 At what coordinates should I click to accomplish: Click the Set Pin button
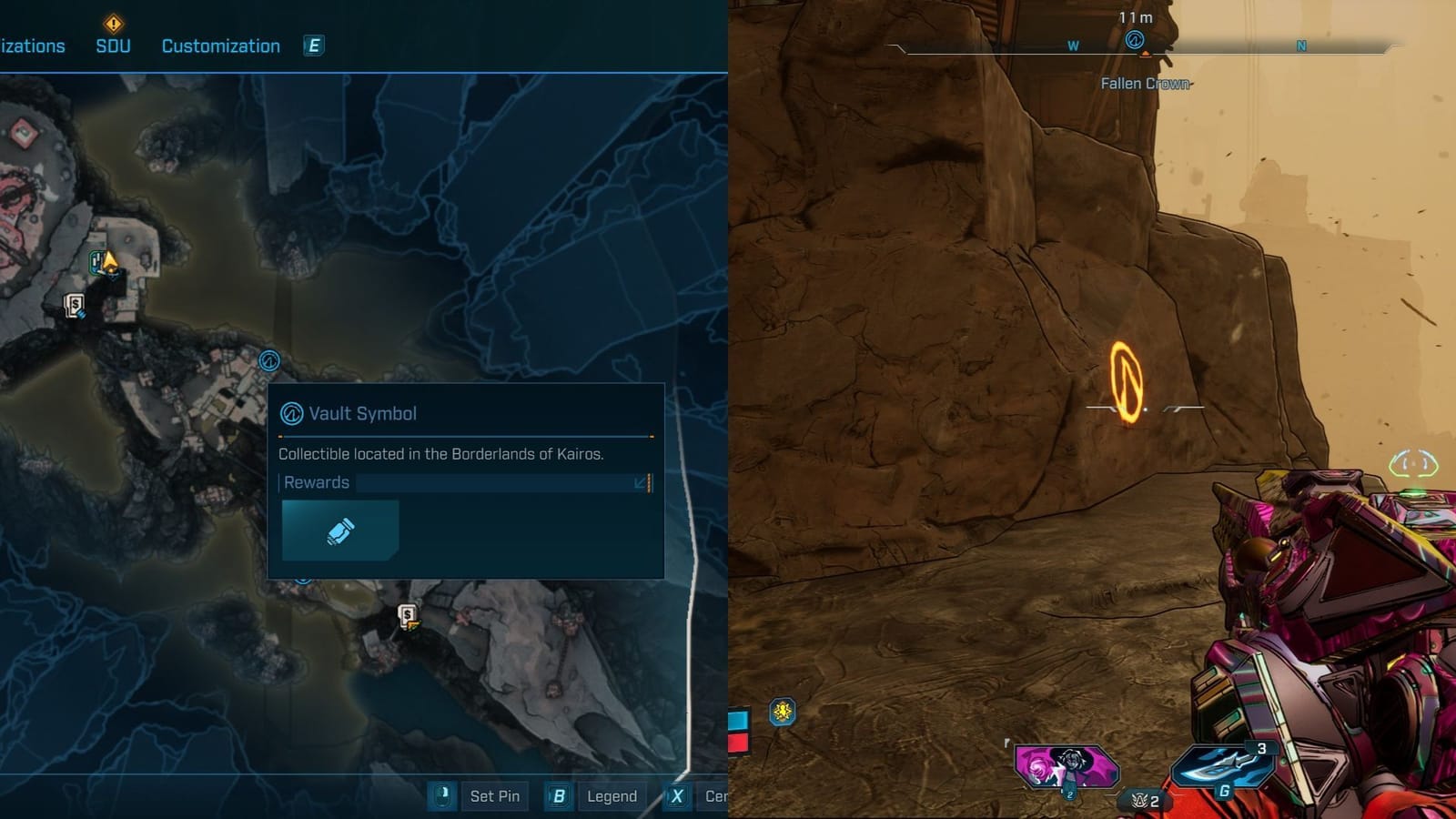[x=495, y=796]
